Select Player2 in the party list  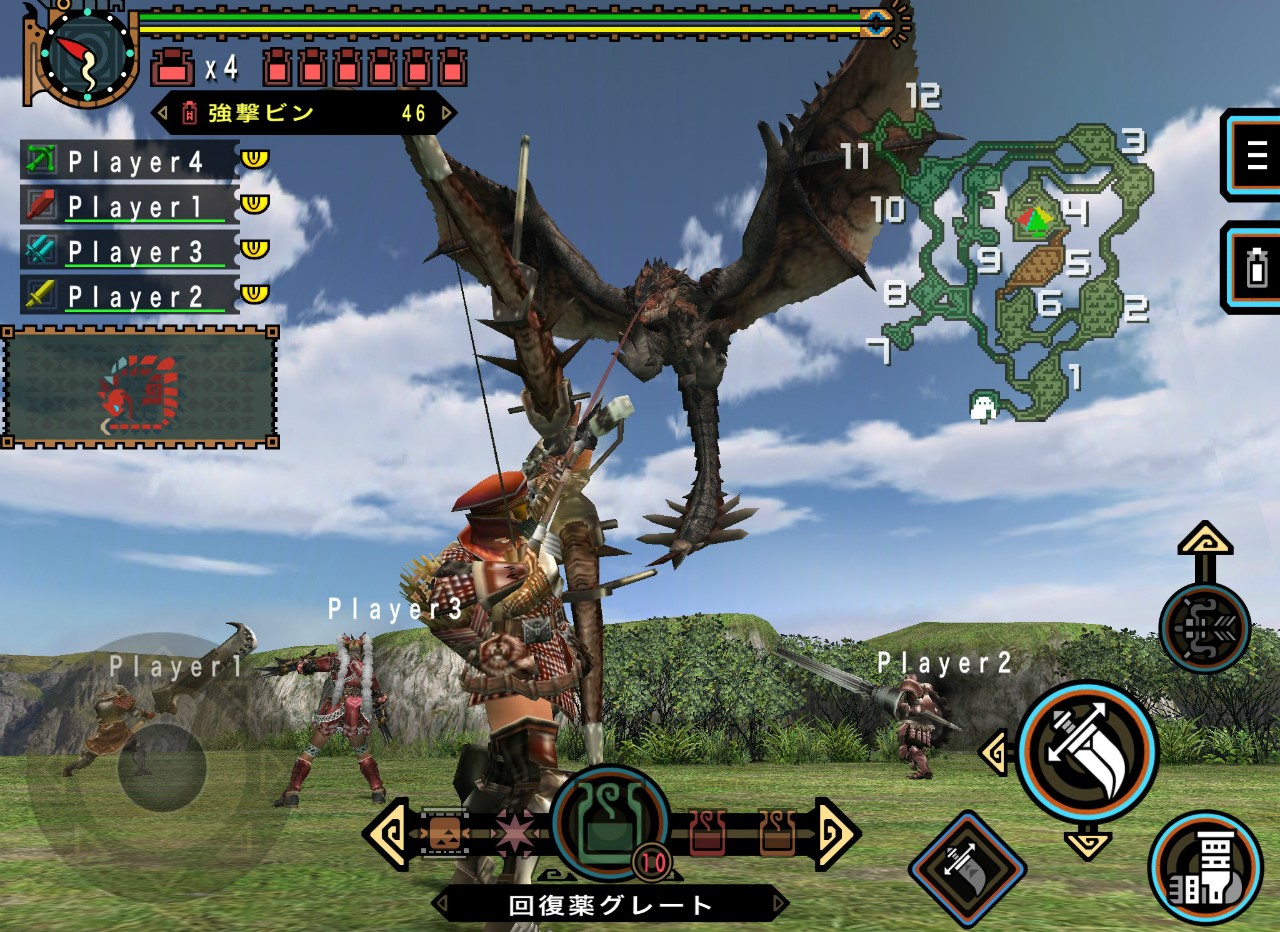128,295
